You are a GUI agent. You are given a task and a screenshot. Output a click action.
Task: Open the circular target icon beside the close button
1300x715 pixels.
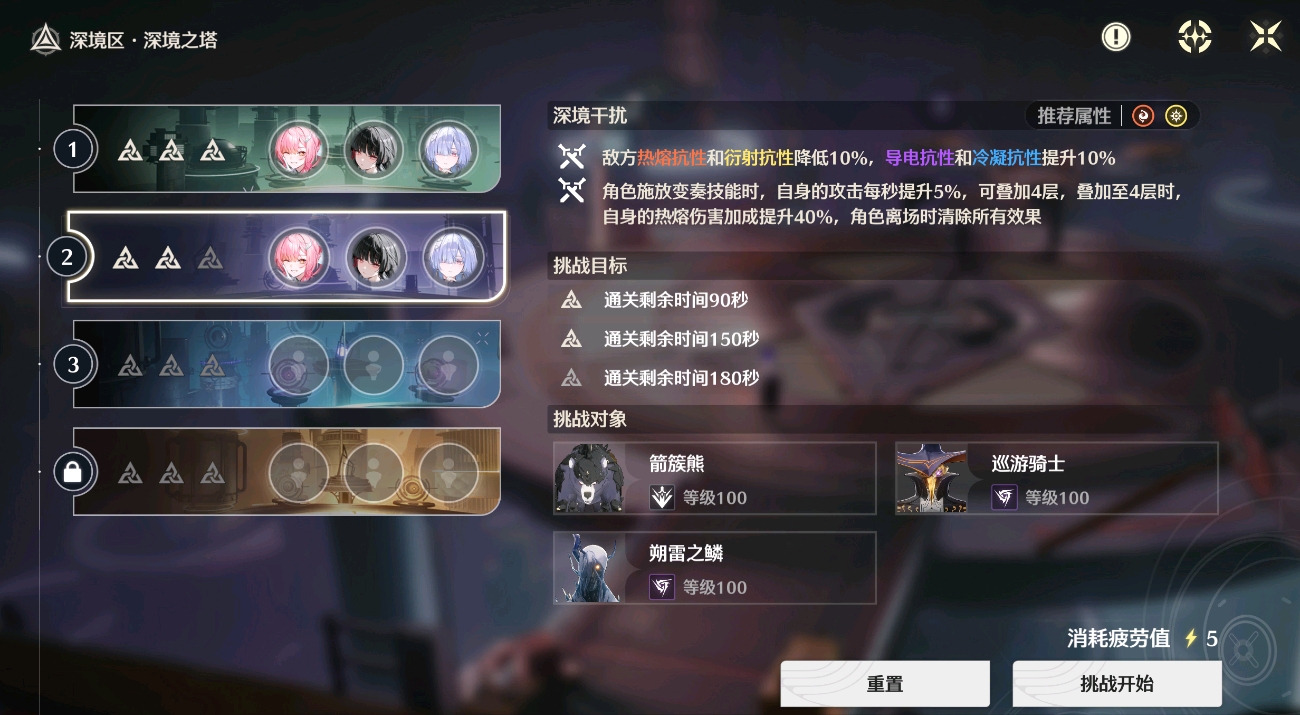point(1194,37)
